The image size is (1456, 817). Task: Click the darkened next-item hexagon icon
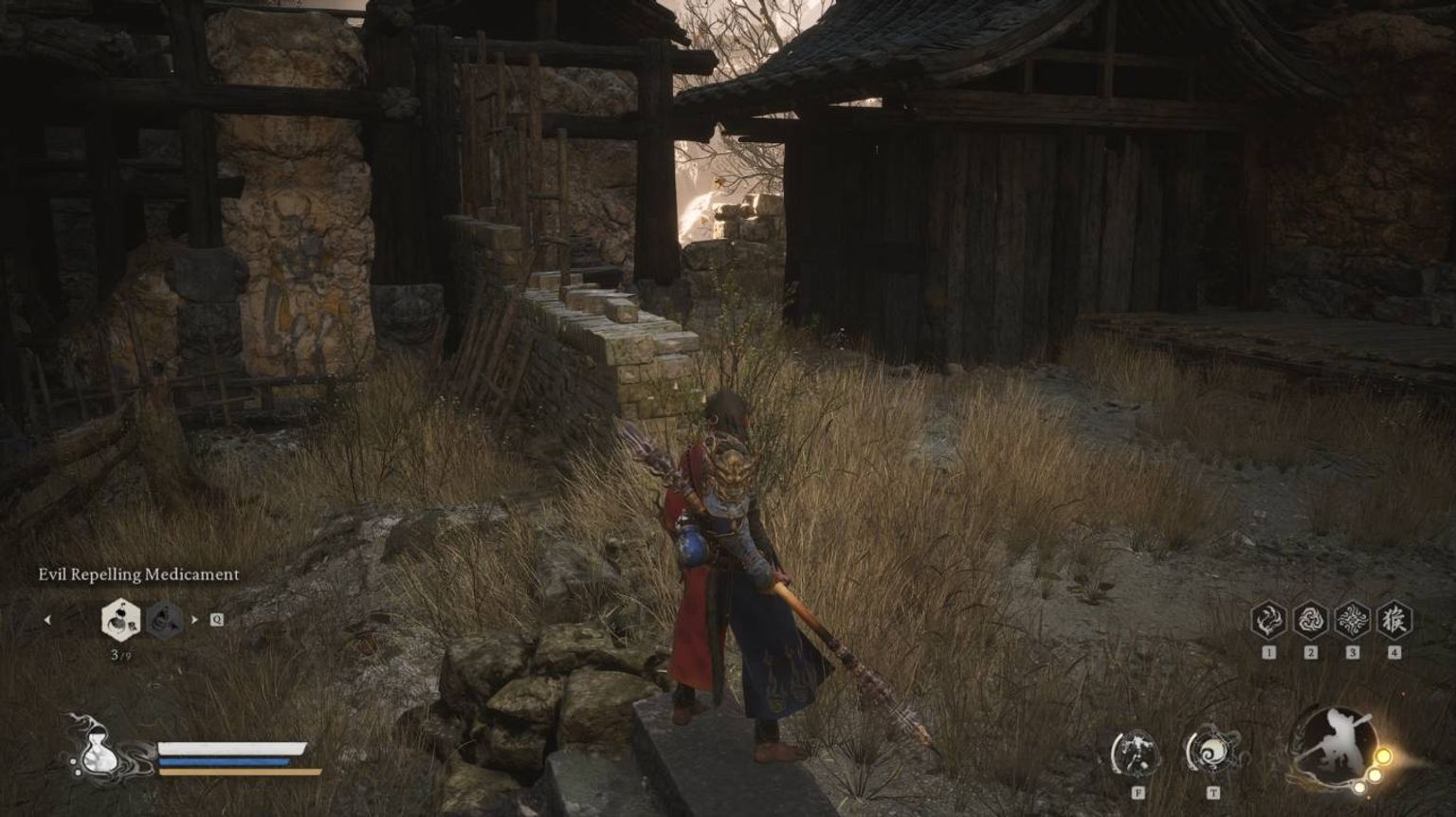point(165,621)
